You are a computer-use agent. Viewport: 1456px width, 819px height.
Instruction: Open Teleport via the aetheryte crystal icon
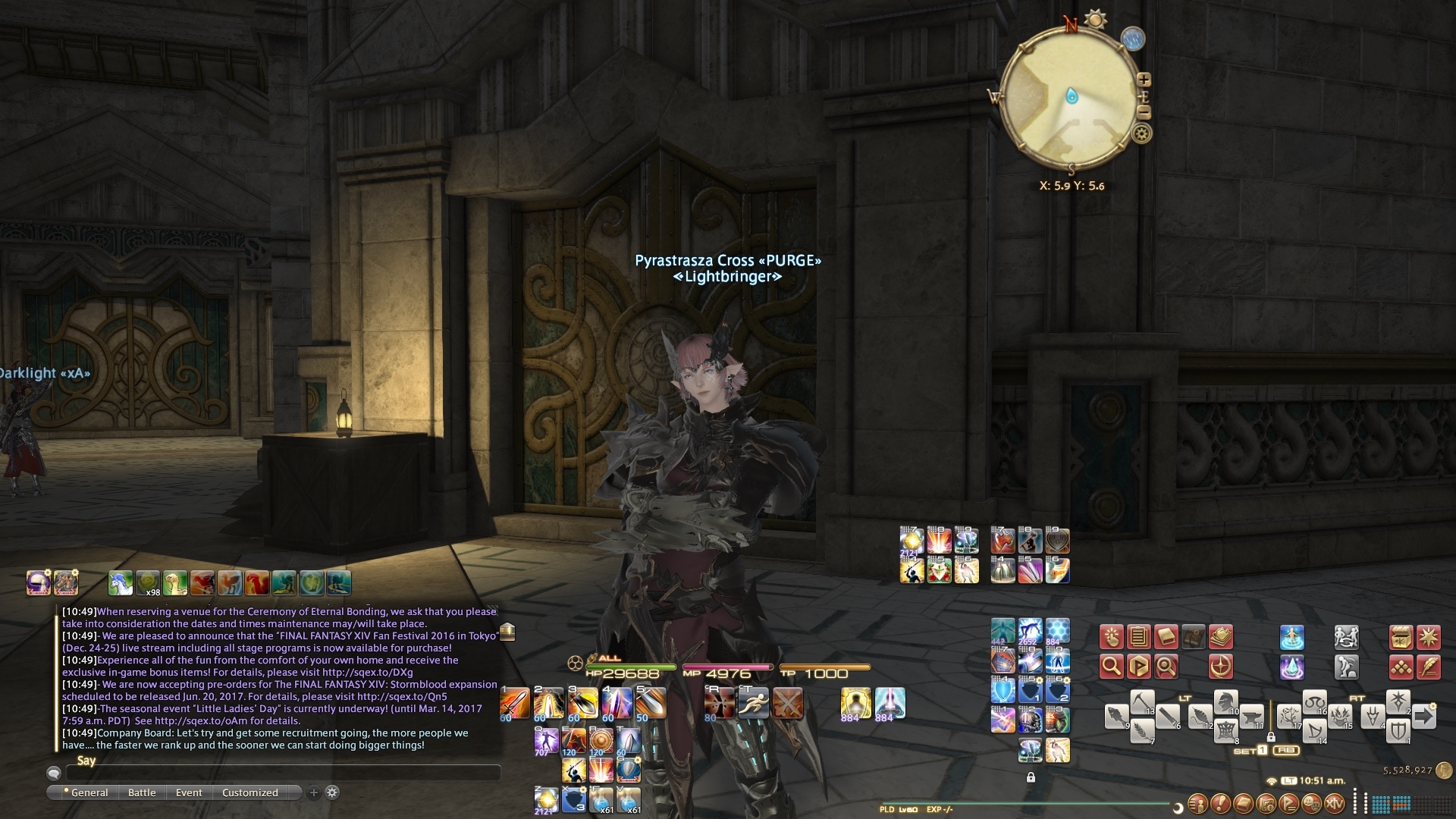coord(1291,667)
